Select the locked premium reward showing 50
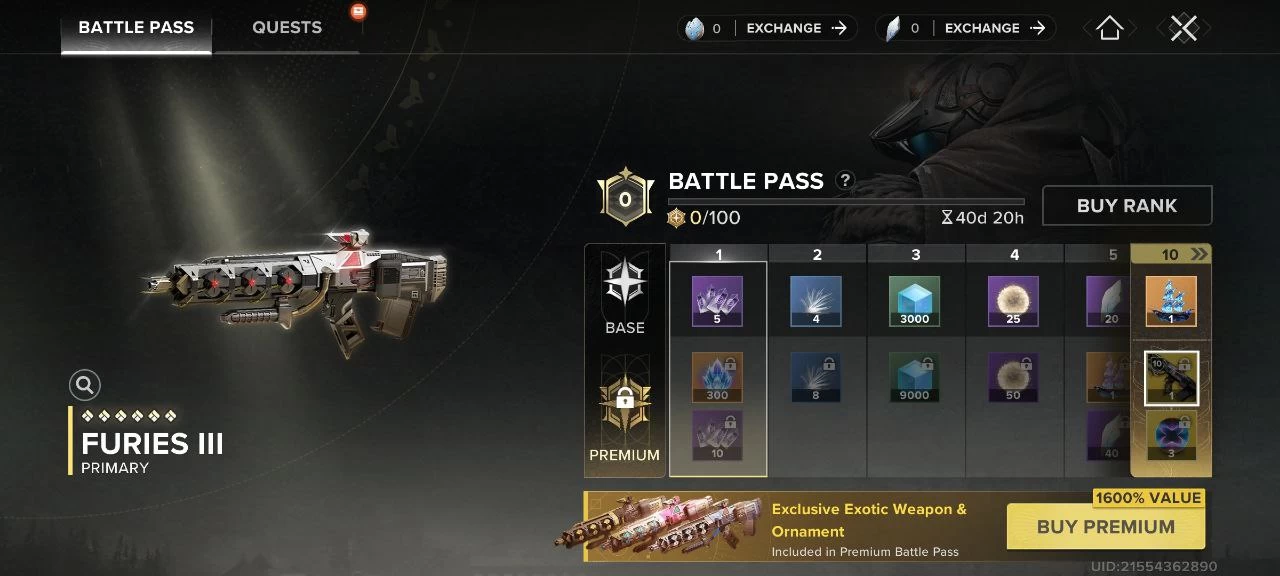Screen dimensions: 1280x576 [1013, 377]
